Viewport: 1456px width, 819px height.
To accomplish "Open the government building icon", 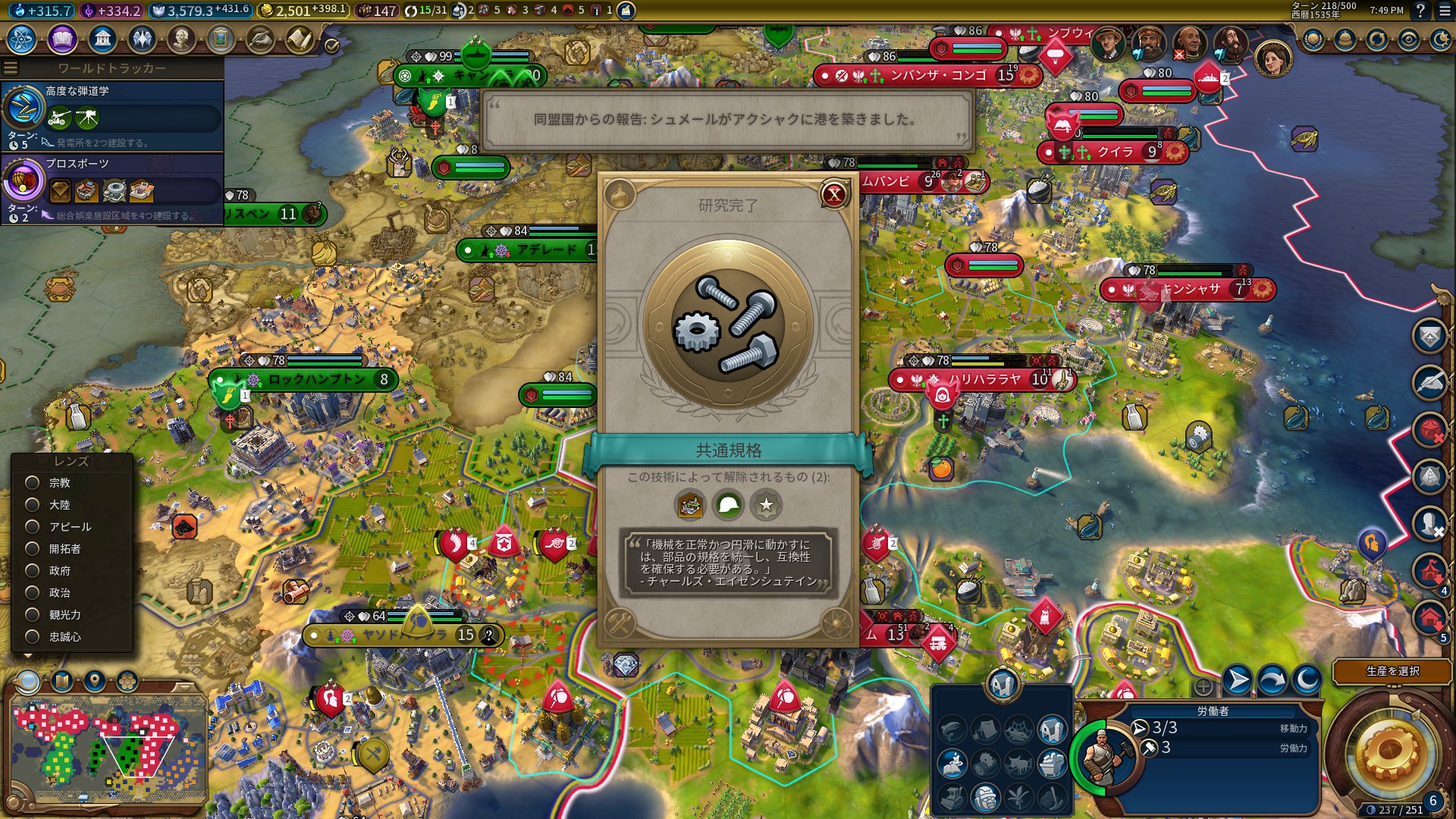I will (102, 39).
